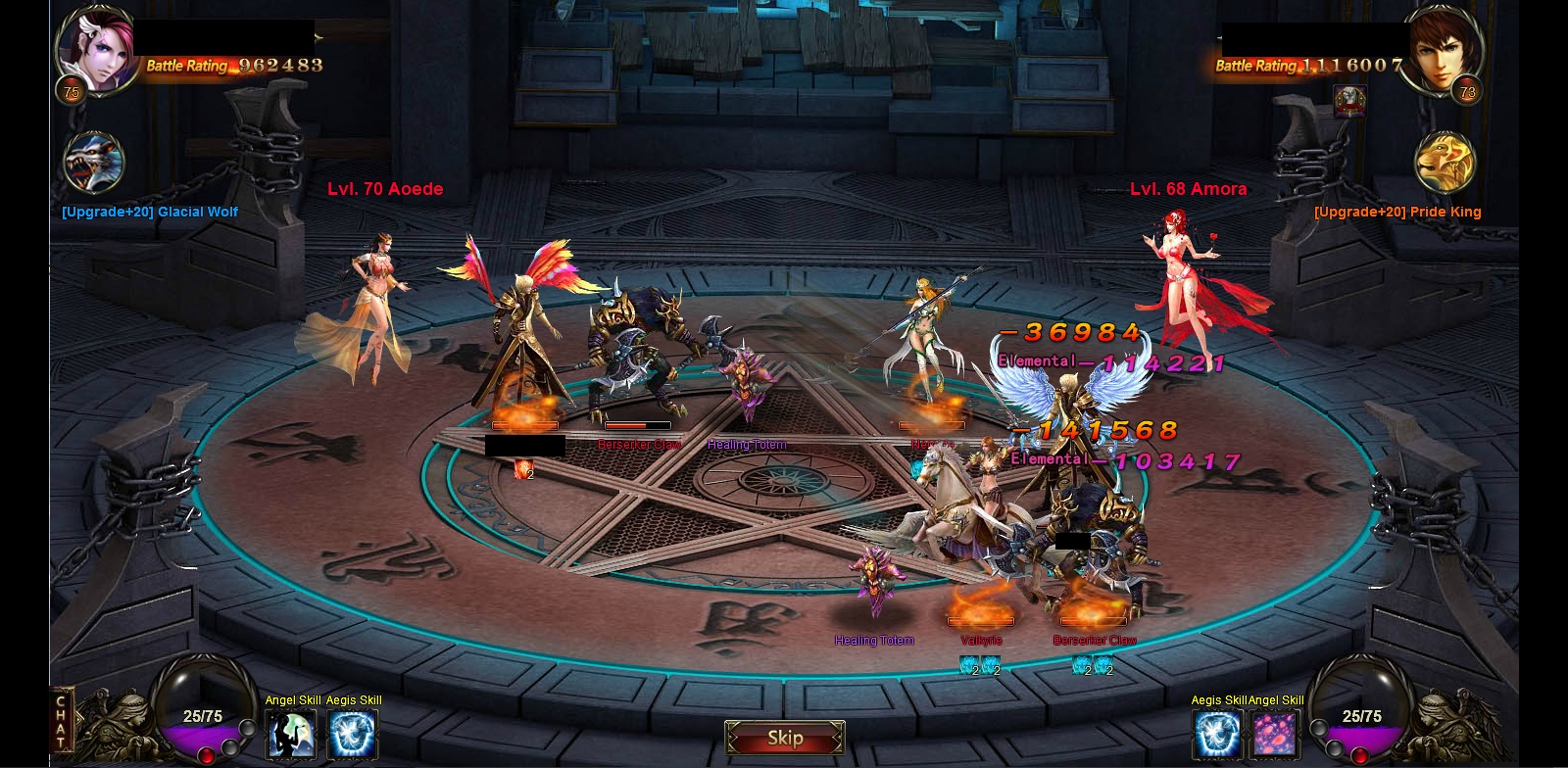Screen dimensions: 1568x768
Task: Skip the battle animation
Action: (784, 738)
